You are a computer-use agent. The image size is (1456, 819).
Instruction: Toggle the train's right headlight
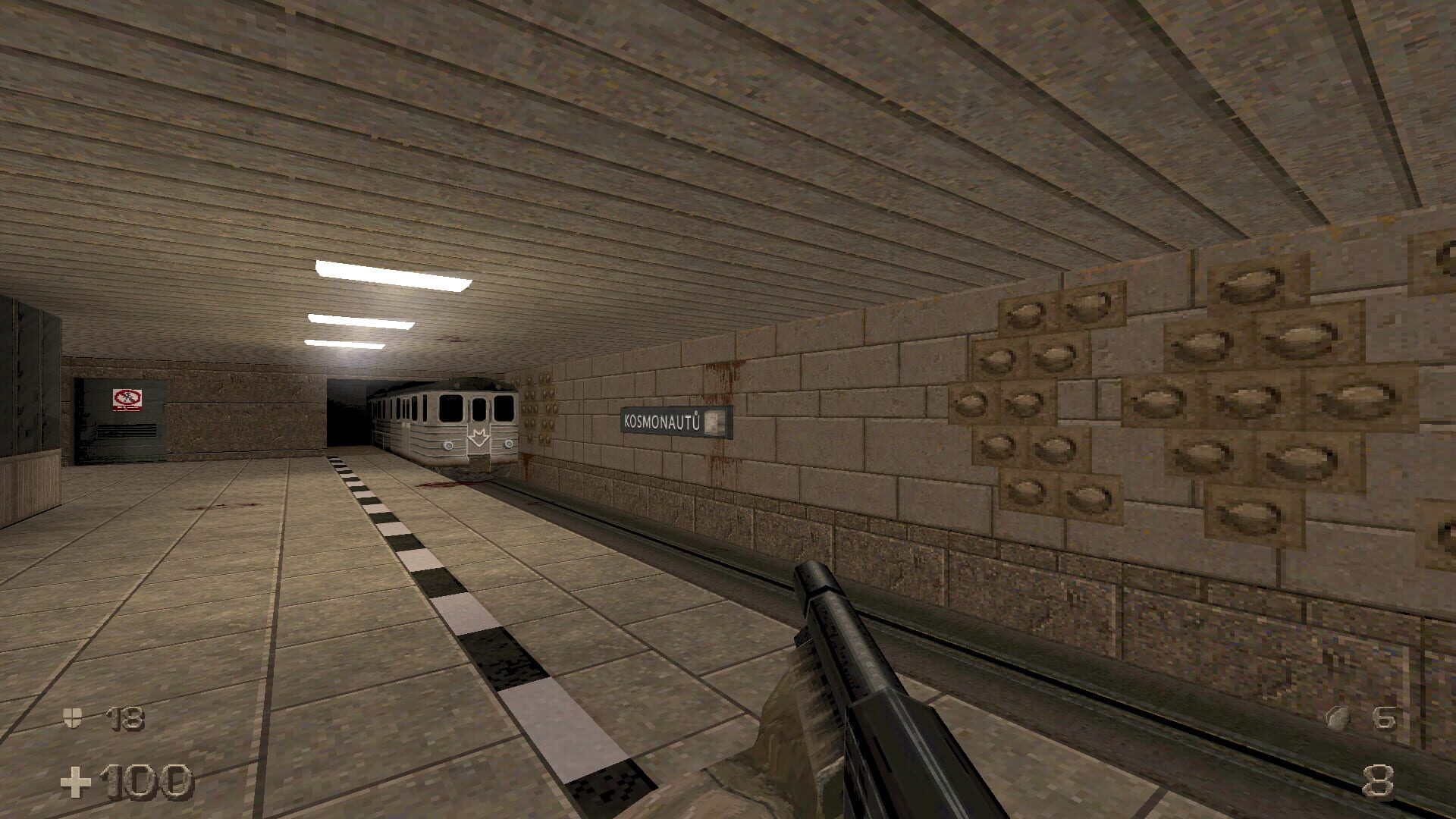pos(509,444)
